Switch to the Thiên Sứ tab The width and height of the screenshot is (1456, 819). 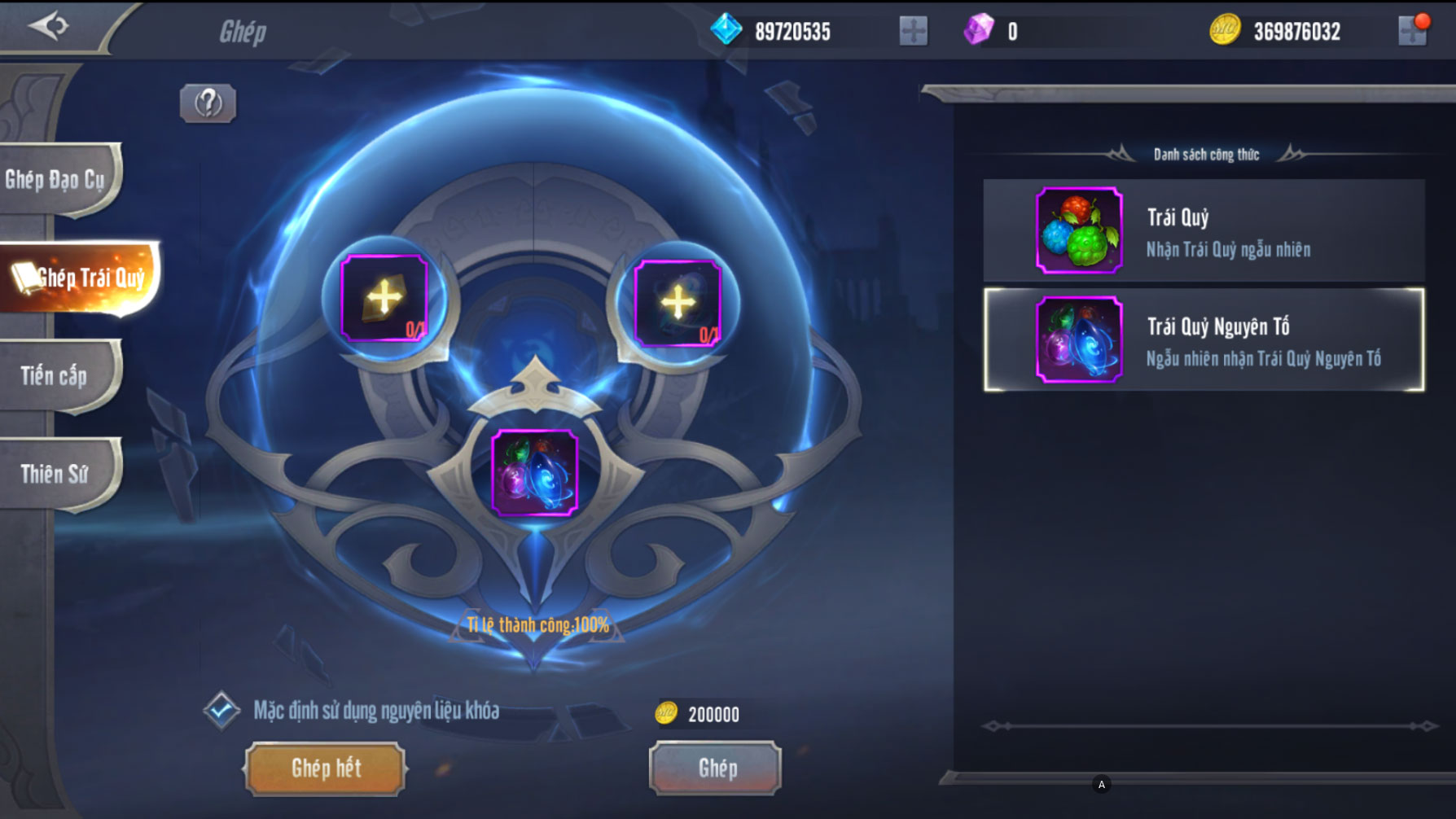pos(55,474)
